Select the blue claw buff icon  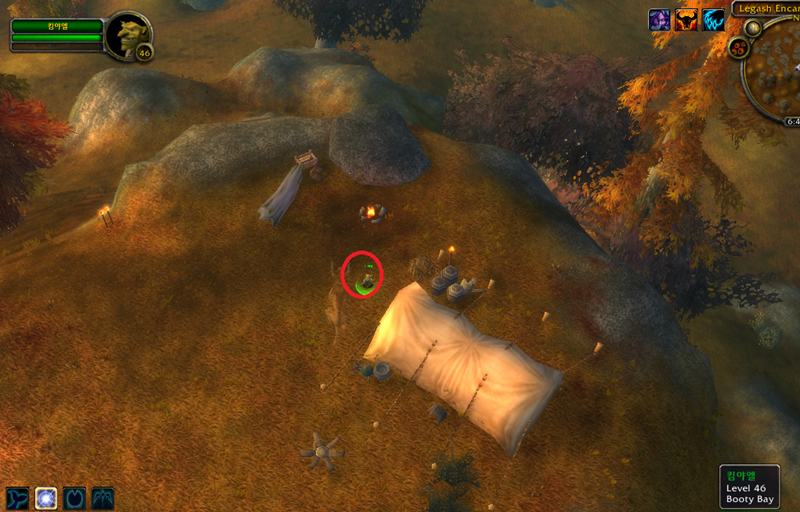[x=713, y=20]
